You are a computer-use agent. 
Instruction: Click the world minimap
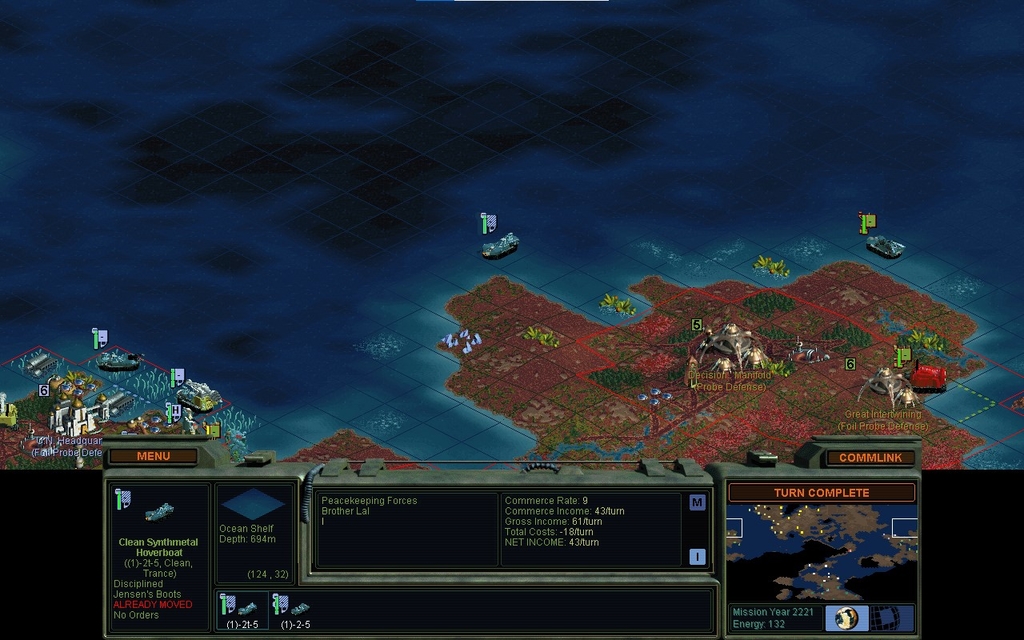[x=821, y=551]
